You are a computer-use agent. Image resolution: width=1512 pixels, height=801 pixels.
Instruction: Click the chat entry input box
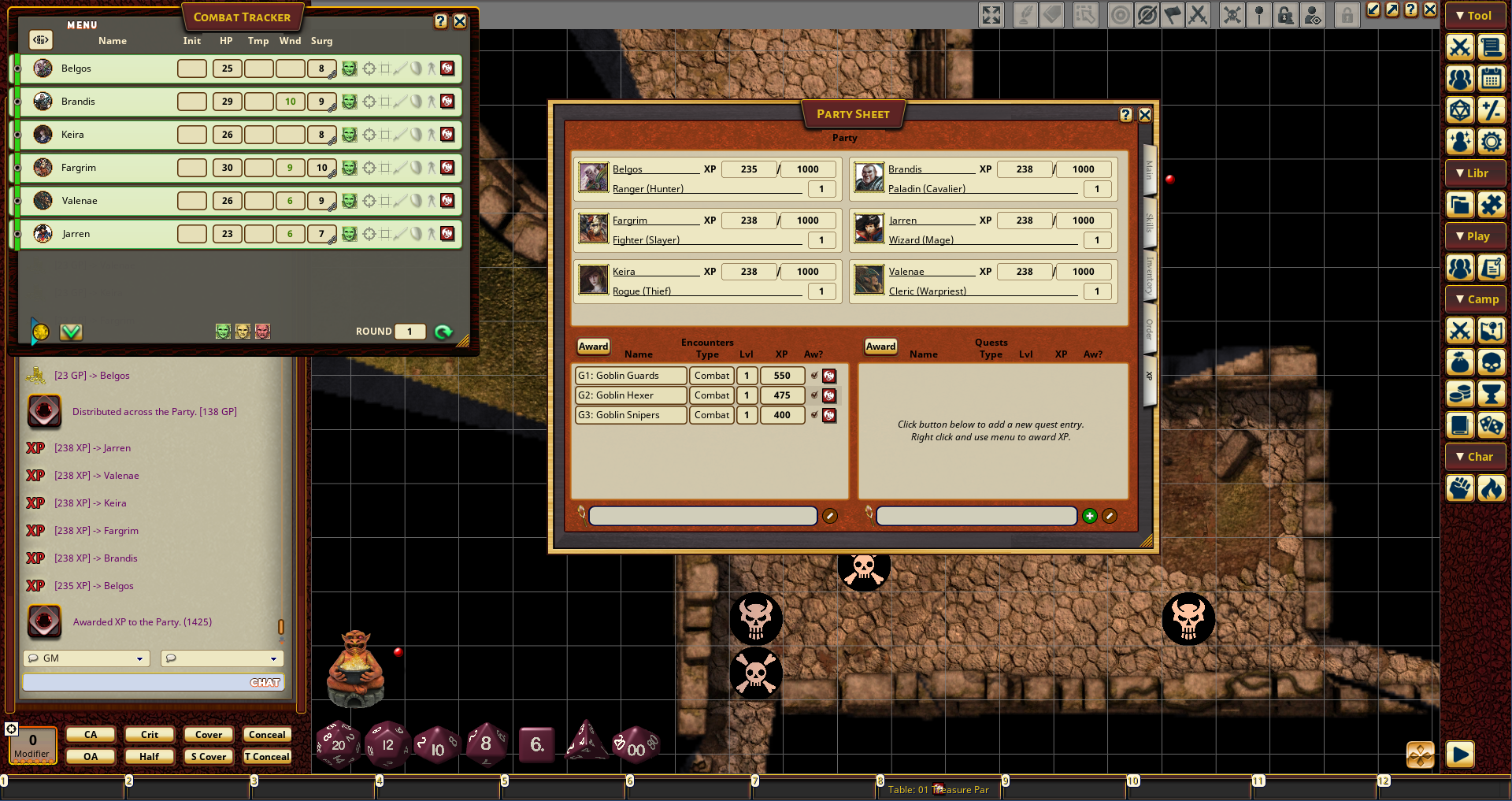[134, 683]
